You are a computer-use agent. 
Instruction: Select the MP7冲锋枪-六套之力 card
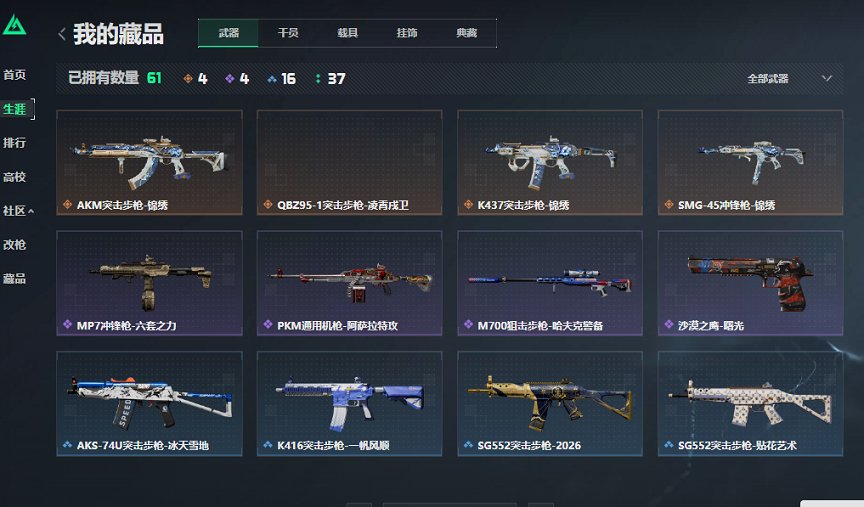[149, 283]
